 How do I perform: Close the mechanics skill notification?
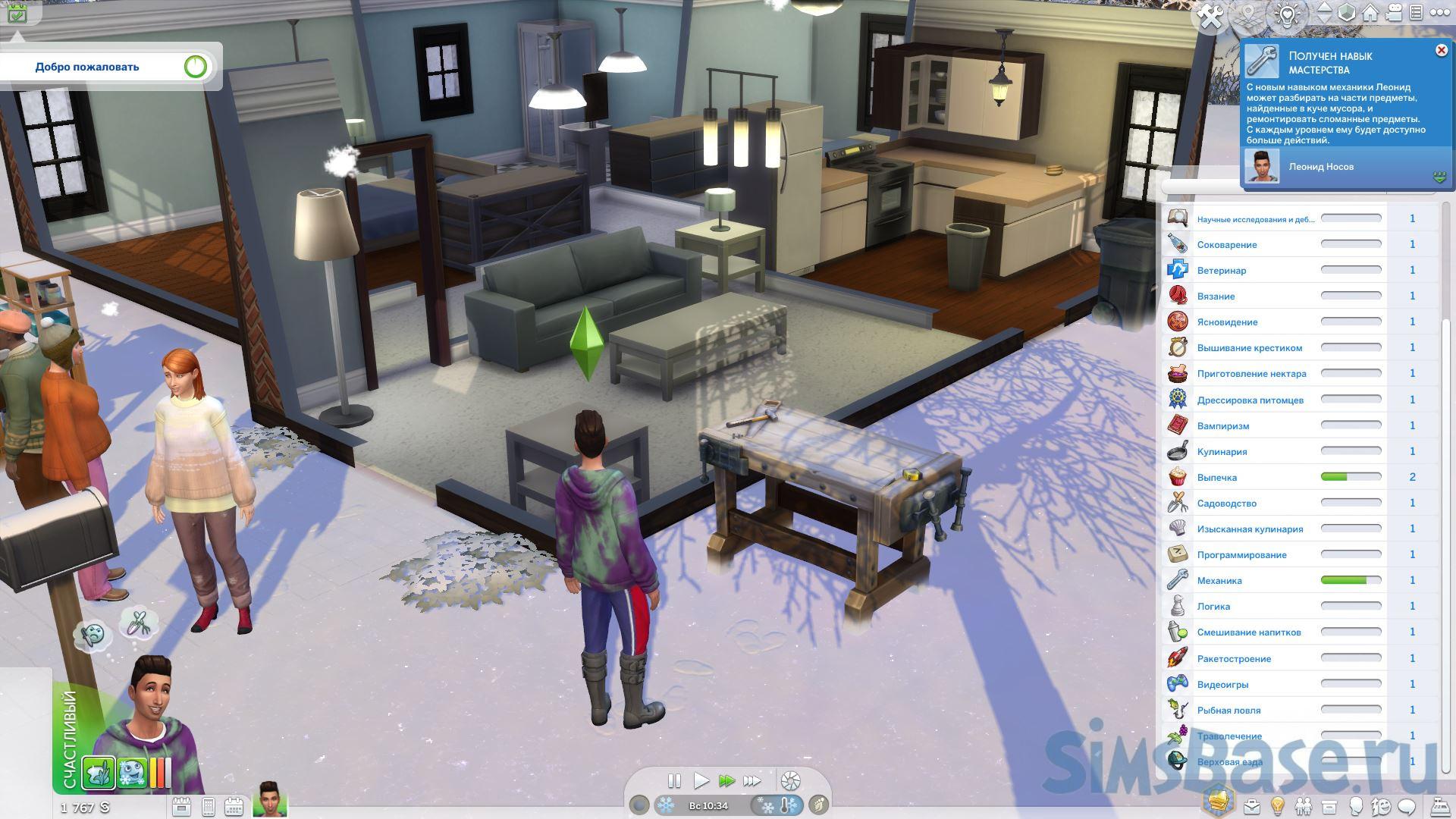[x=1441, y=50]
